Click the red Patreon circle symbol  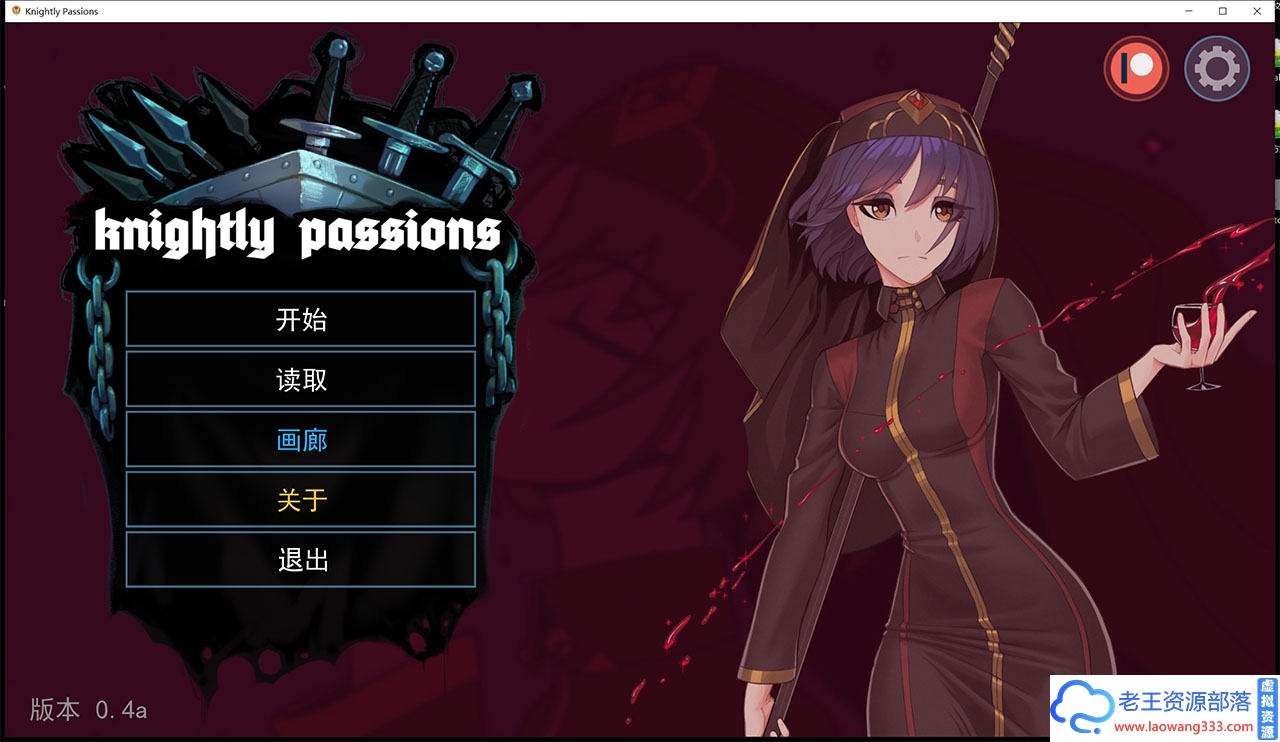coord(1136,68)
